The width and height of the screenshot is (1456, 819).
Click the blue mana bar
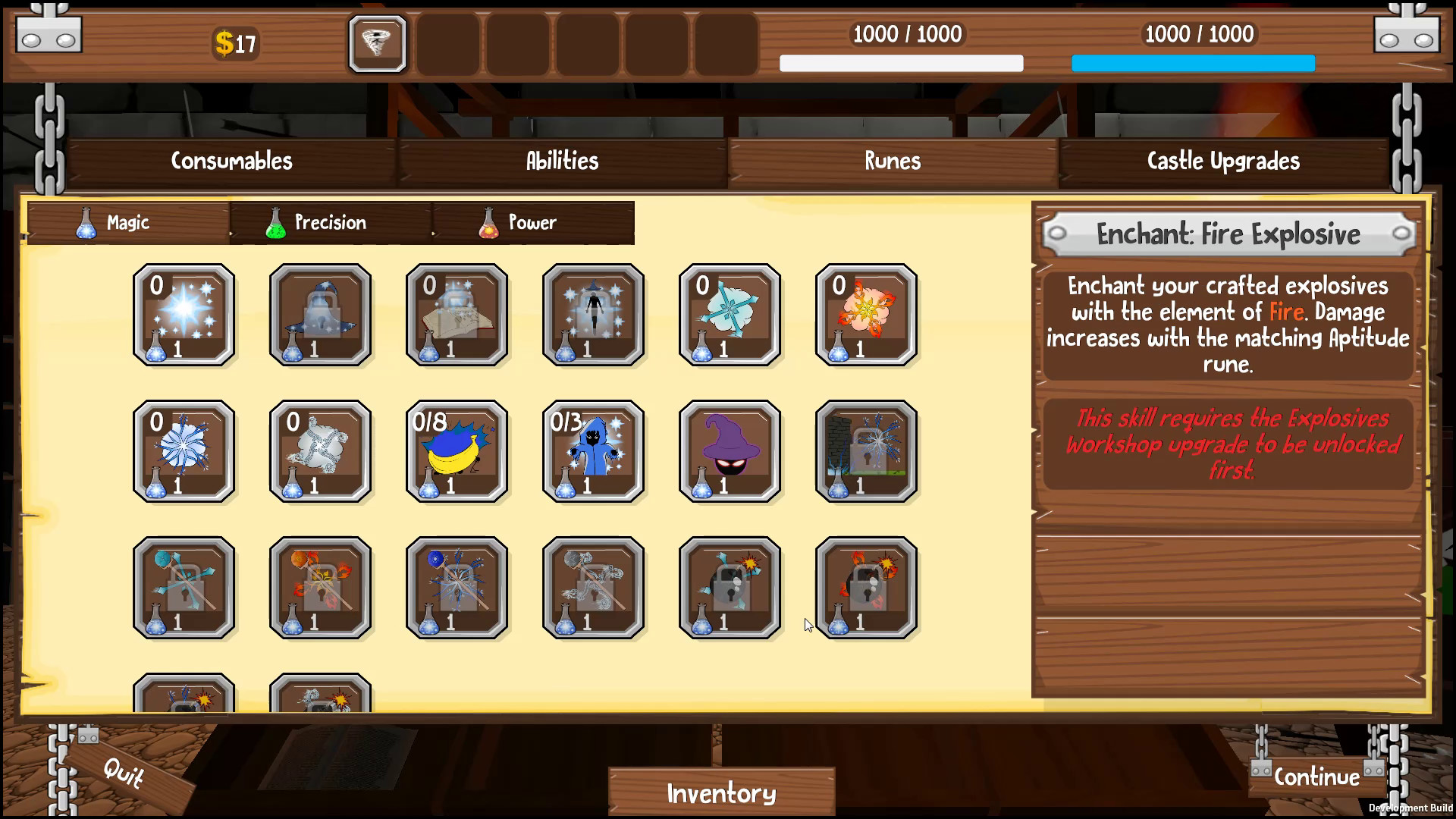coord(1192,64)
